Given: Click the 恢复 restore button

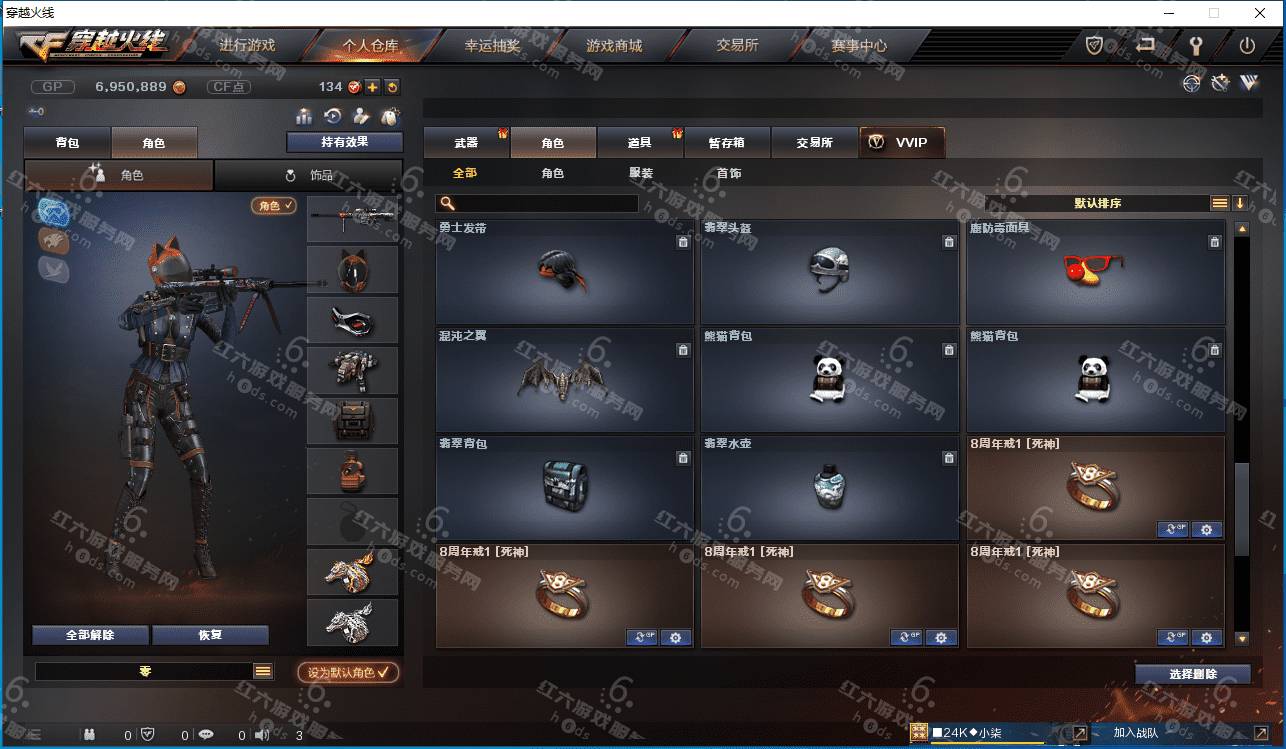Looking at the screenshot, I should (x=210, y=635).
